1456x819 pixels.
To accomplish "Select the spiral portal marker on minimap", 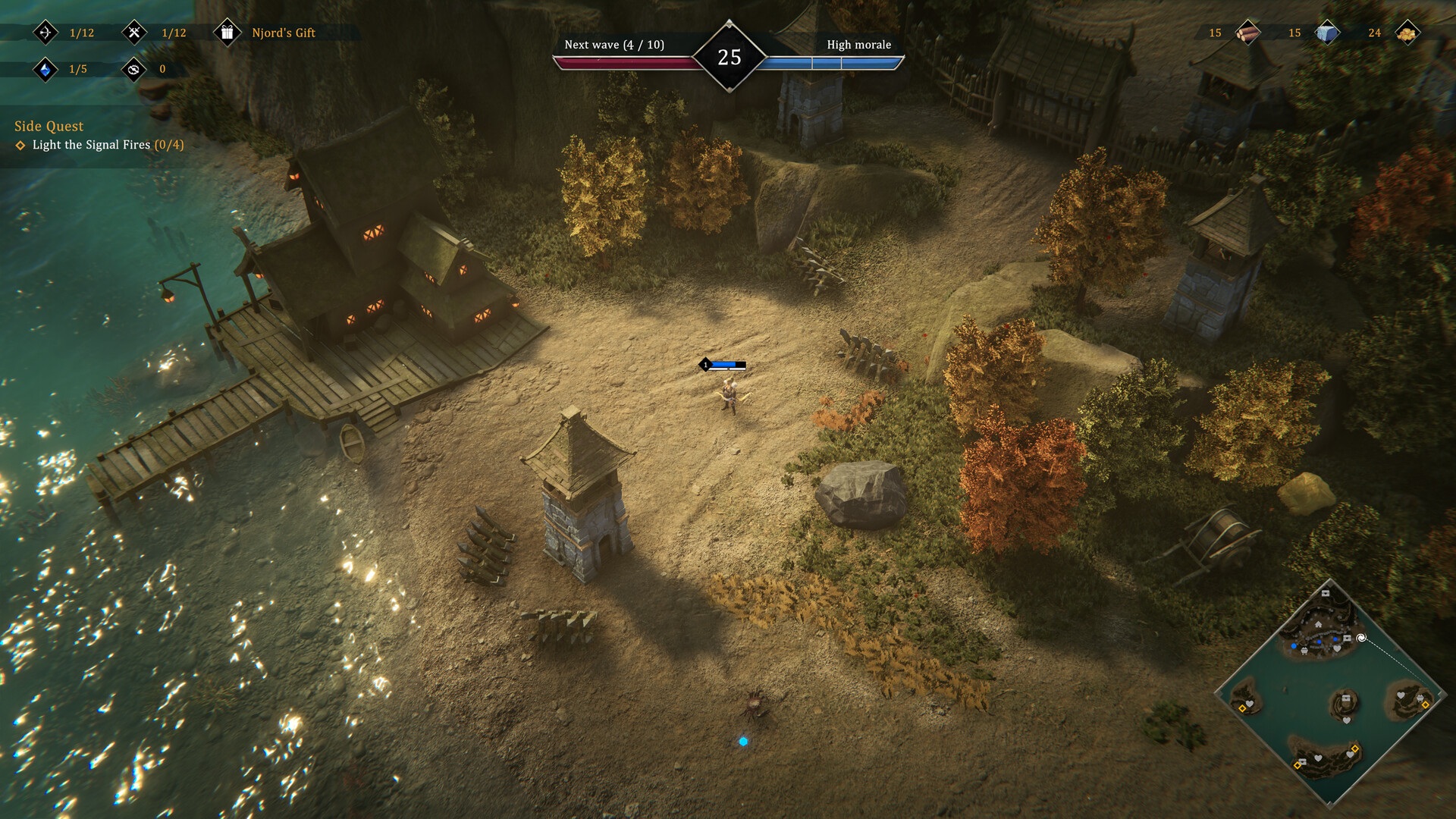I will pos(1361,638).
